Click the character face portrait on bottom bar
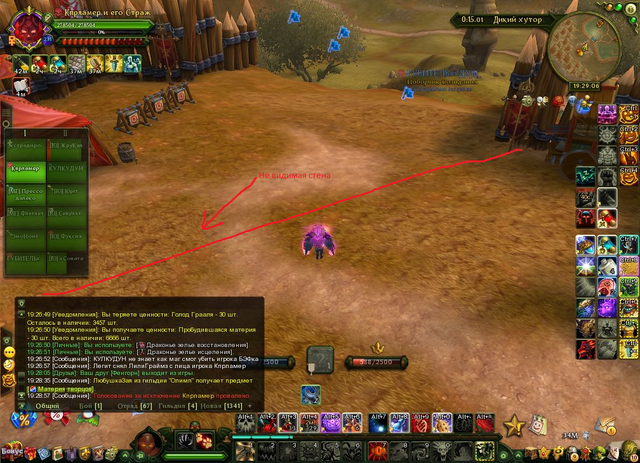This screenshot has height=463, width=640. [143, 441]
